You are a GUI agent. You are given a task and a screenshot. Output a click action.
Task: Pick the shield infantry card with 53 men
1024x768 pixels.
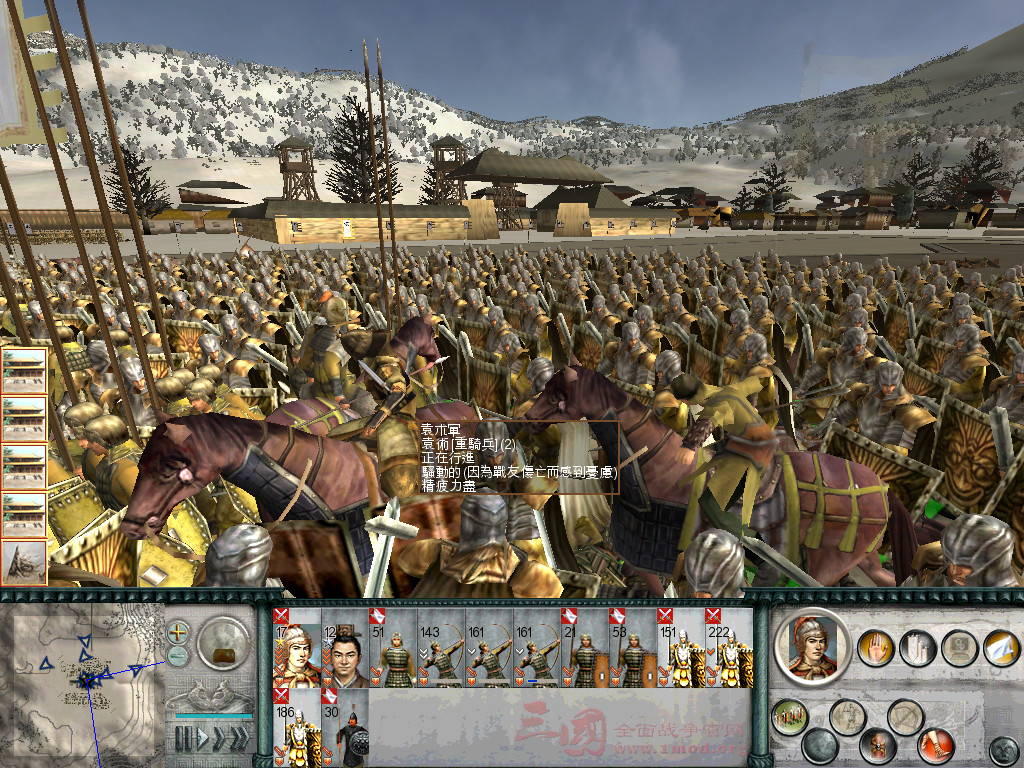(633, 650)
